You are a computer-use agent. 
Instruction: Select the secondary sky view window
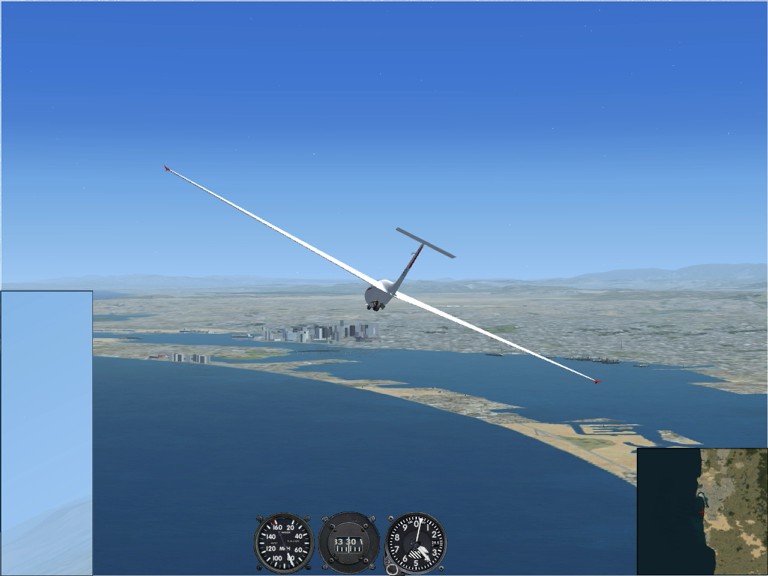(x=46, y=432)
